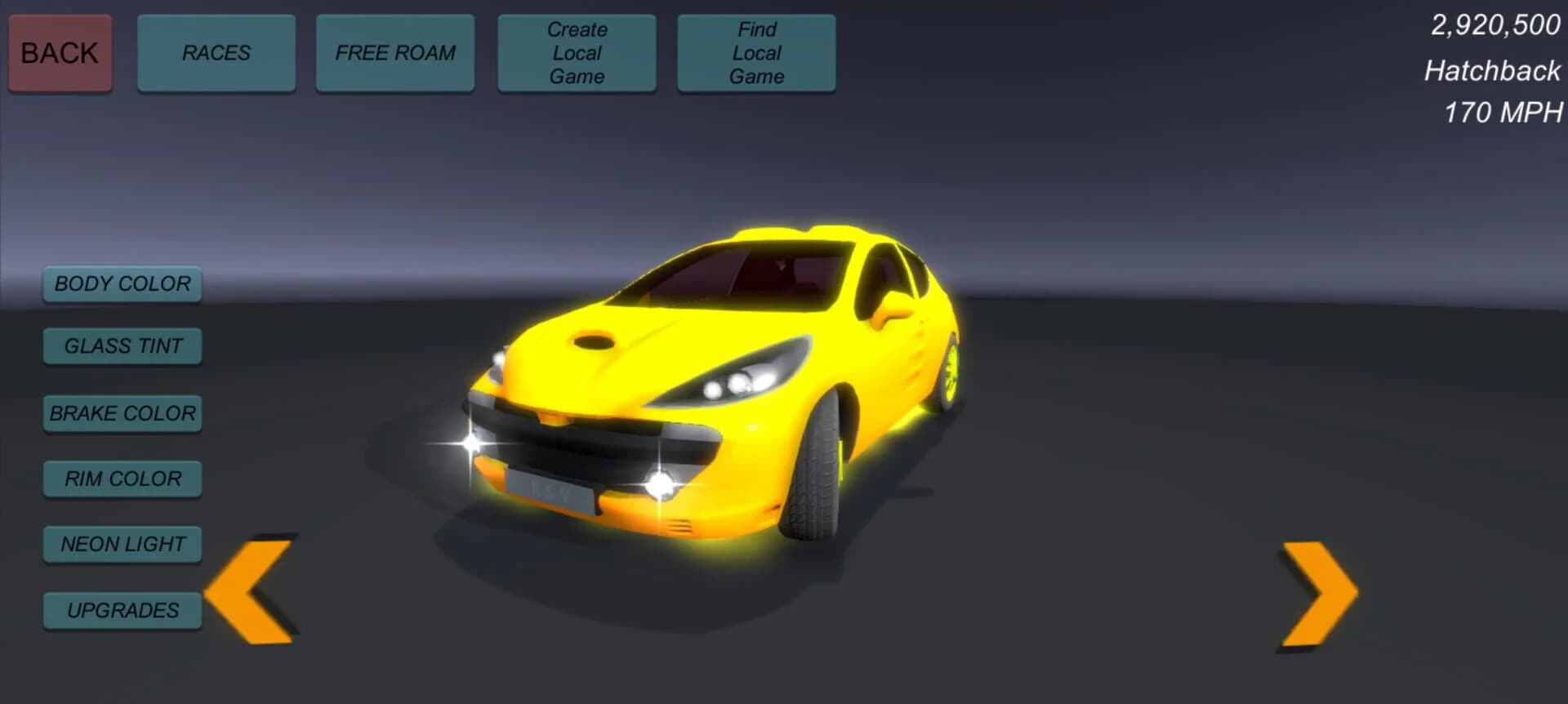Open the BODY COLOR customization panel
Viewport: 1568px width, 704px height.
tap(122, 284)
